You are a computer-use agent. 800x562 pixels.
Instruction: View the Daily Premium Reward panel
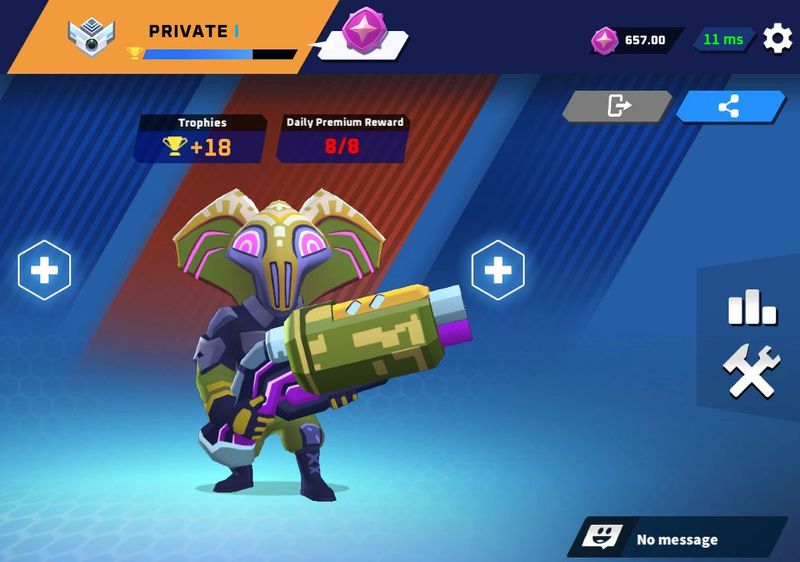(345, 139)
